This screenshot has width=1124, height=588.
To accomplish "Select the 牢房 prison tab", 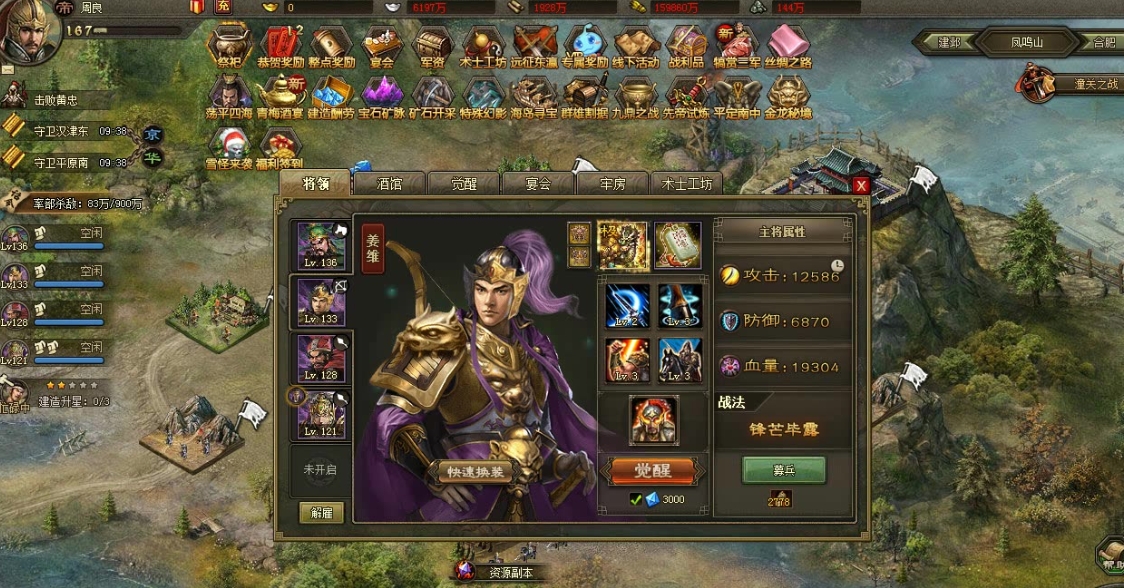I will tap(613, 184).
